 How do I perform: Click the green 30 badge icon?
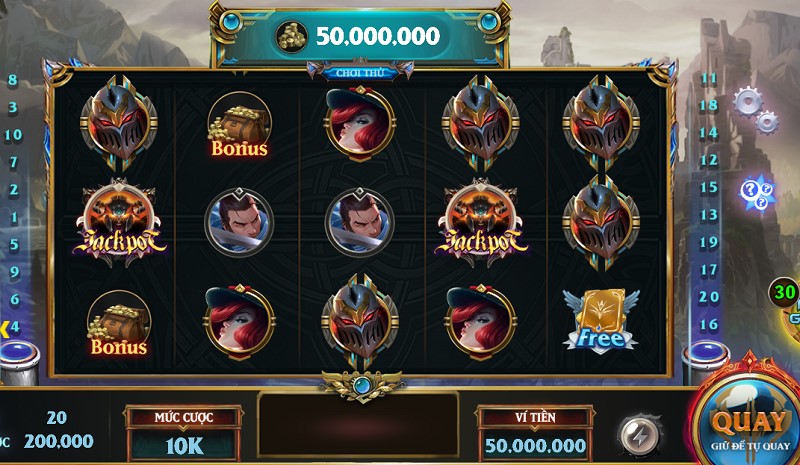point(784,293)
